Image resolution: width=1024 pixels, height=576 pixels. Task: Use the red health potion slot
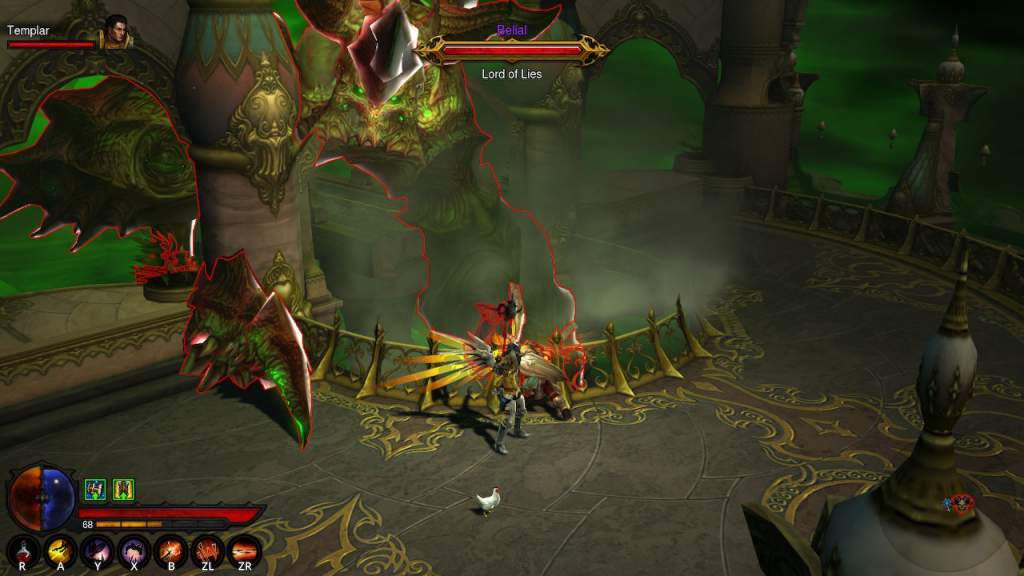(x=24, y=549)
